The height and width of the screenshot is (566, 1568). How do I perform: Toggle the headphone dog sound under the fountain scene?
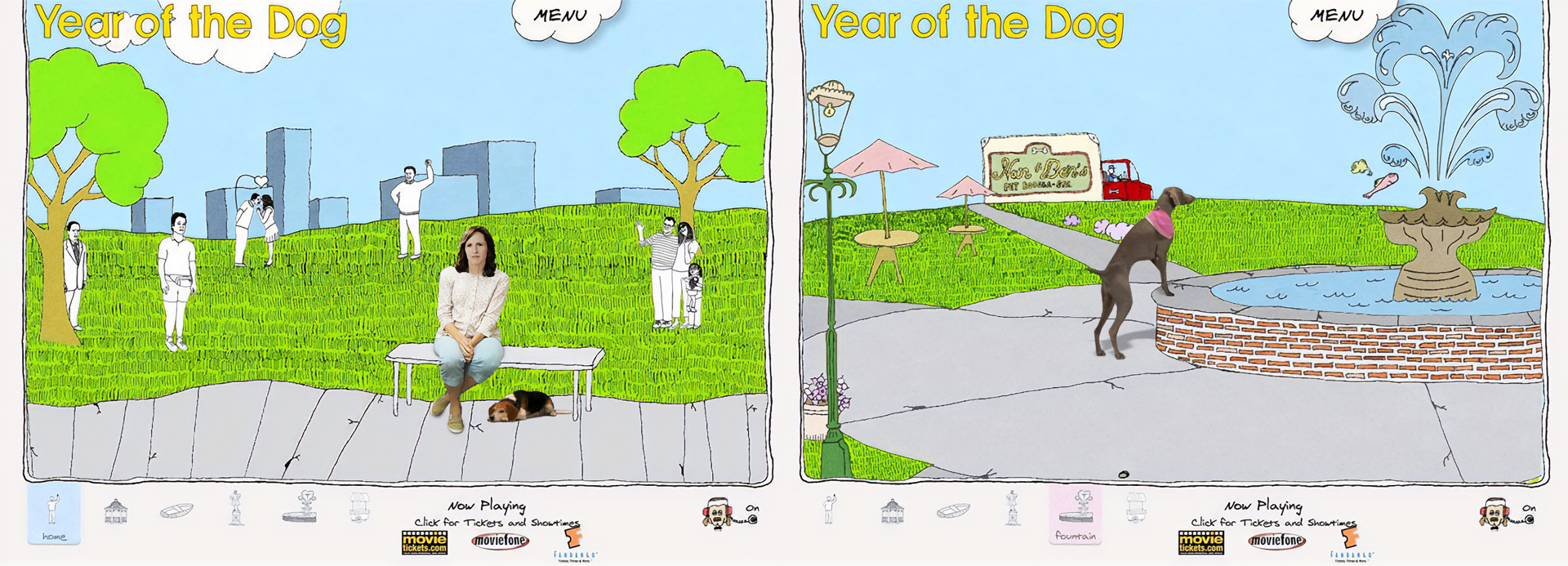(x=1495, y=515)
